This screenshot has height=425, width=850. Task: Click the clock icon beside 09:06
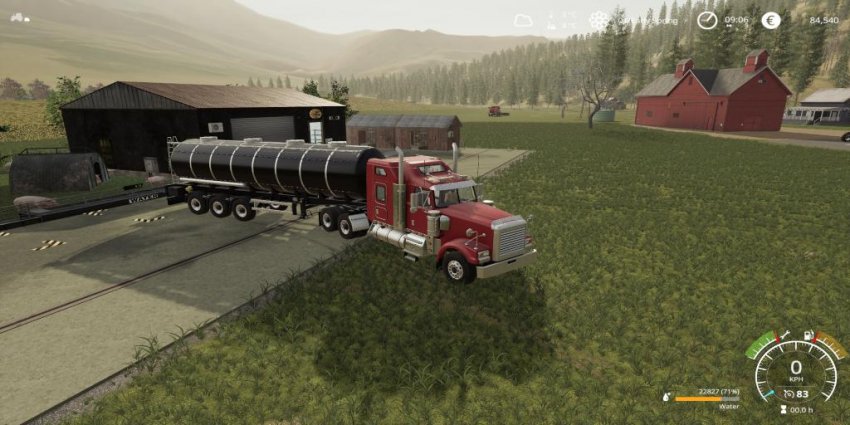707,20
